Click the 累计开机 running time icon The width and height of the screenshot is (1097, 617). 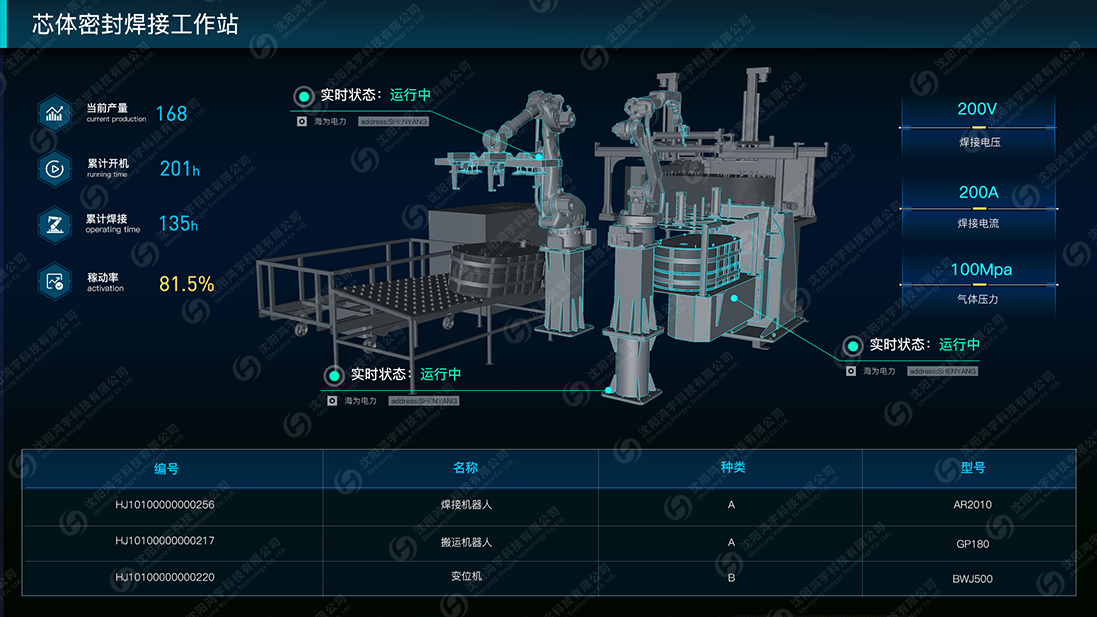tap(54, 169)
